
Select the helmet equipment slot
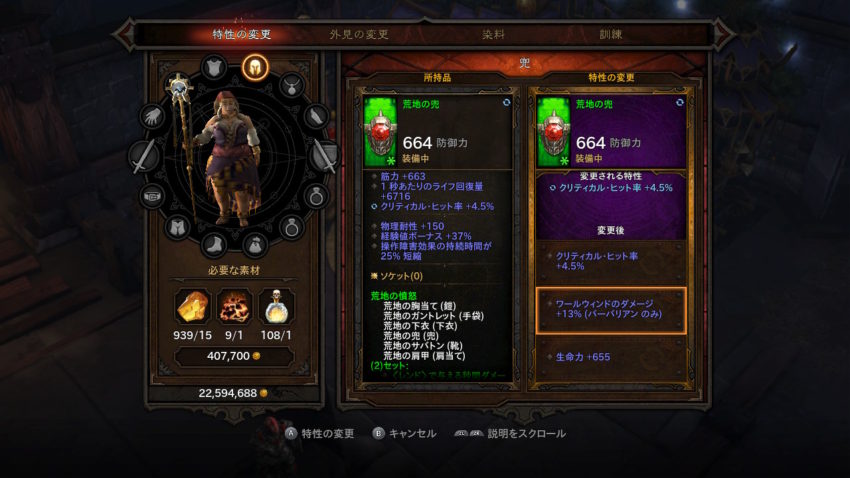253,67
